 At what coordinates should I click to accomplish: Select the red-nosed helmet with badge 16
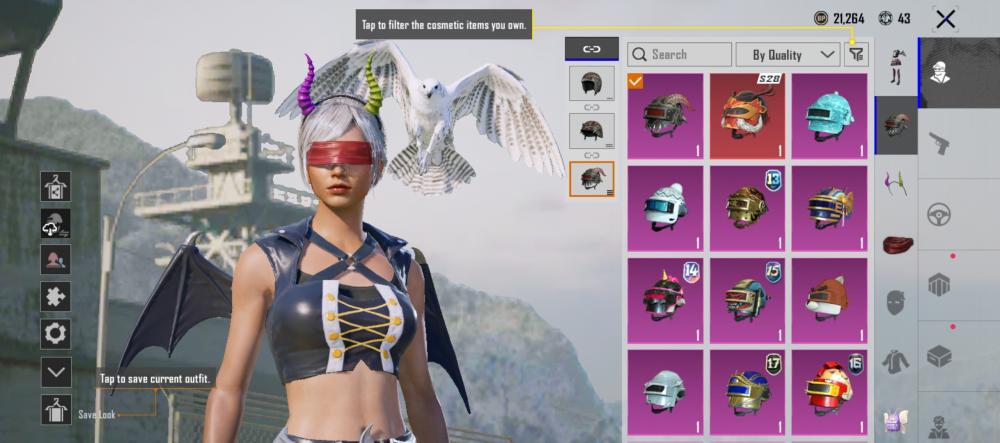pyautogui.click(x=830, y=390)
